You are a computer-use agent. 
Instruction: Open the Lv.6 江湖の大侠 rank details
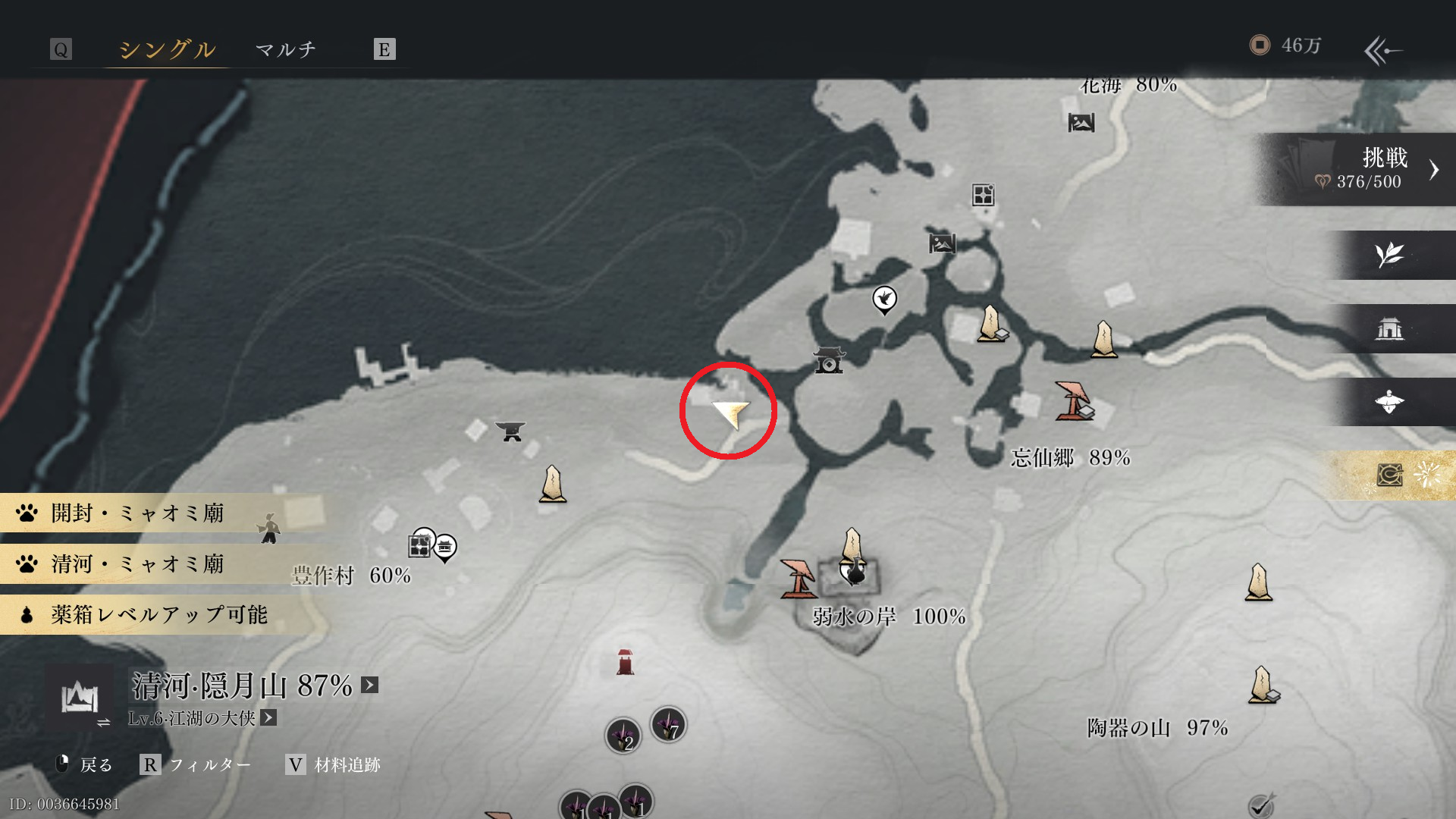click(x=268, y=718)
